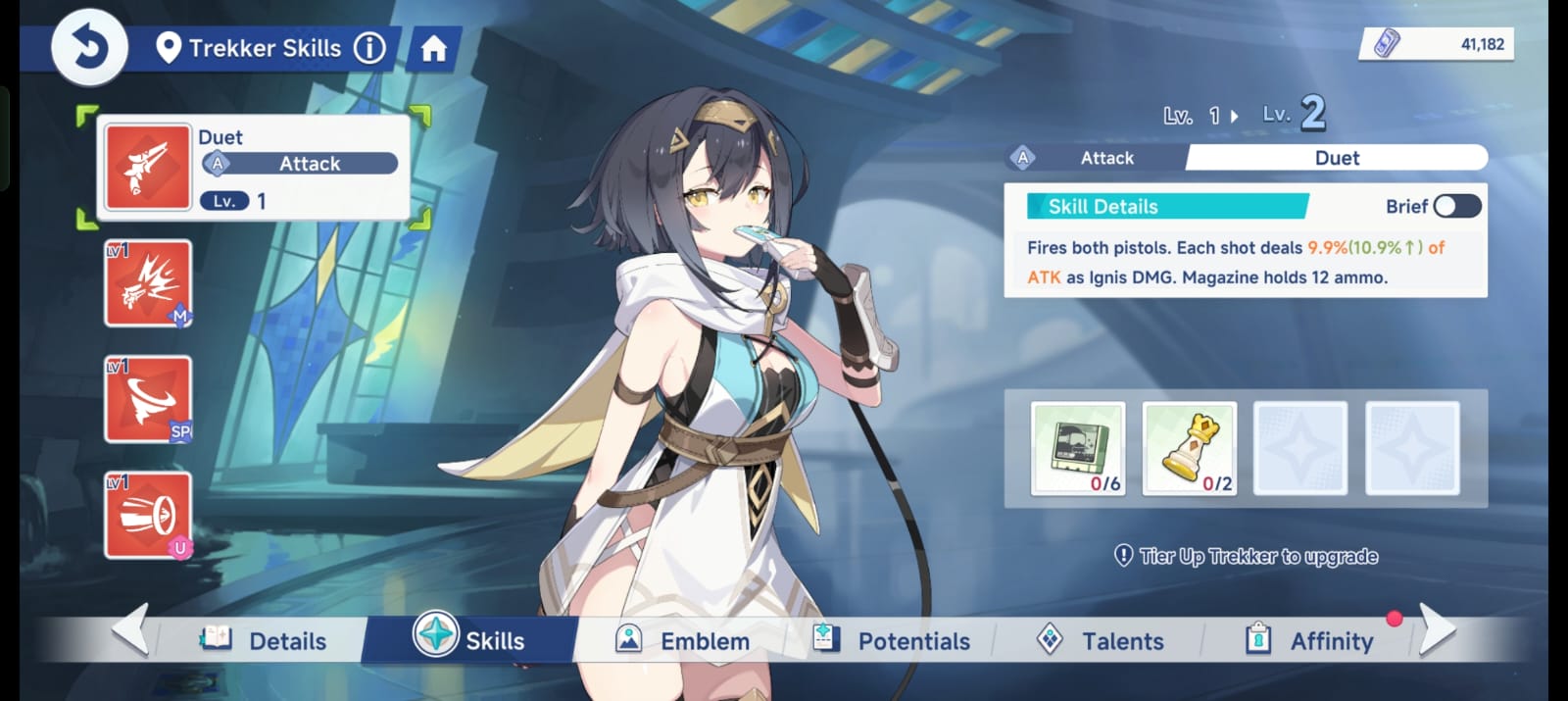
Task: Inspect the game cartridge material slot
Action: [1078, 448]
